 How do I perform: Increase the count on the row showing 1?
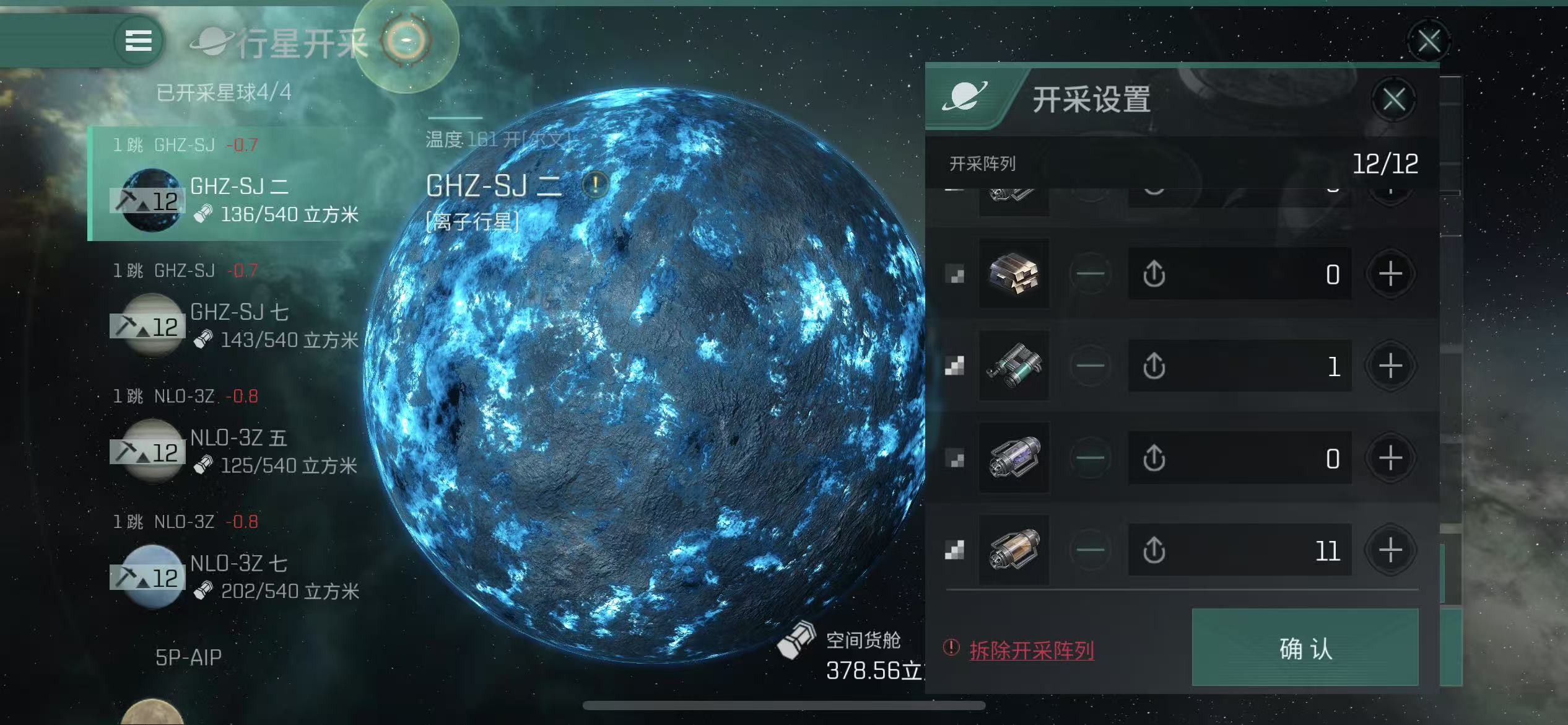1391,366
